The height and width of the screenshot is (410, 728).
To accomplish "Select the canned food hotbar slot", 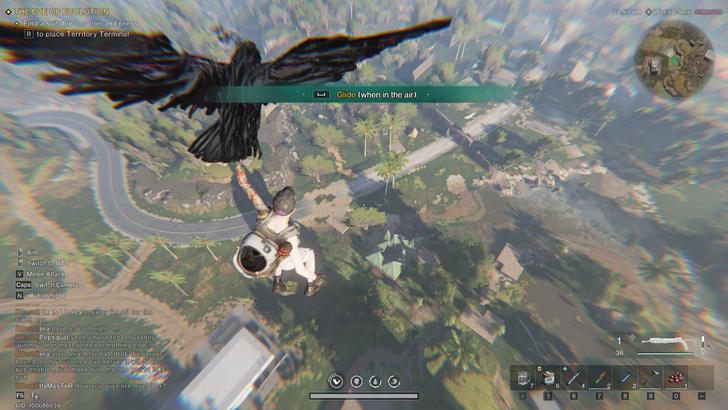I will coord(547,378).
